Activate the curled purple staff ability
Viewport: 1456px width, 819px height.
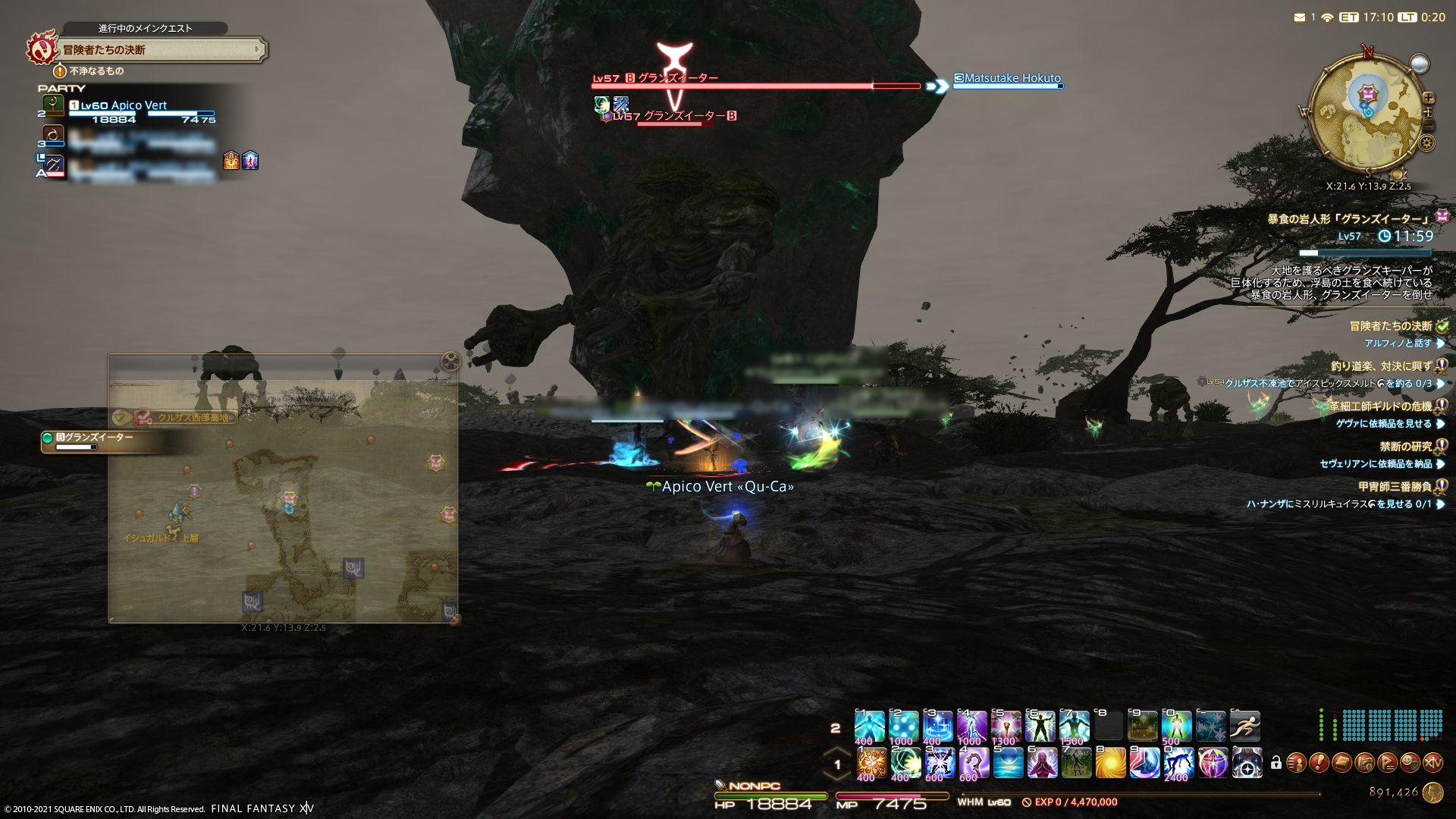click(x=974, y=763)
